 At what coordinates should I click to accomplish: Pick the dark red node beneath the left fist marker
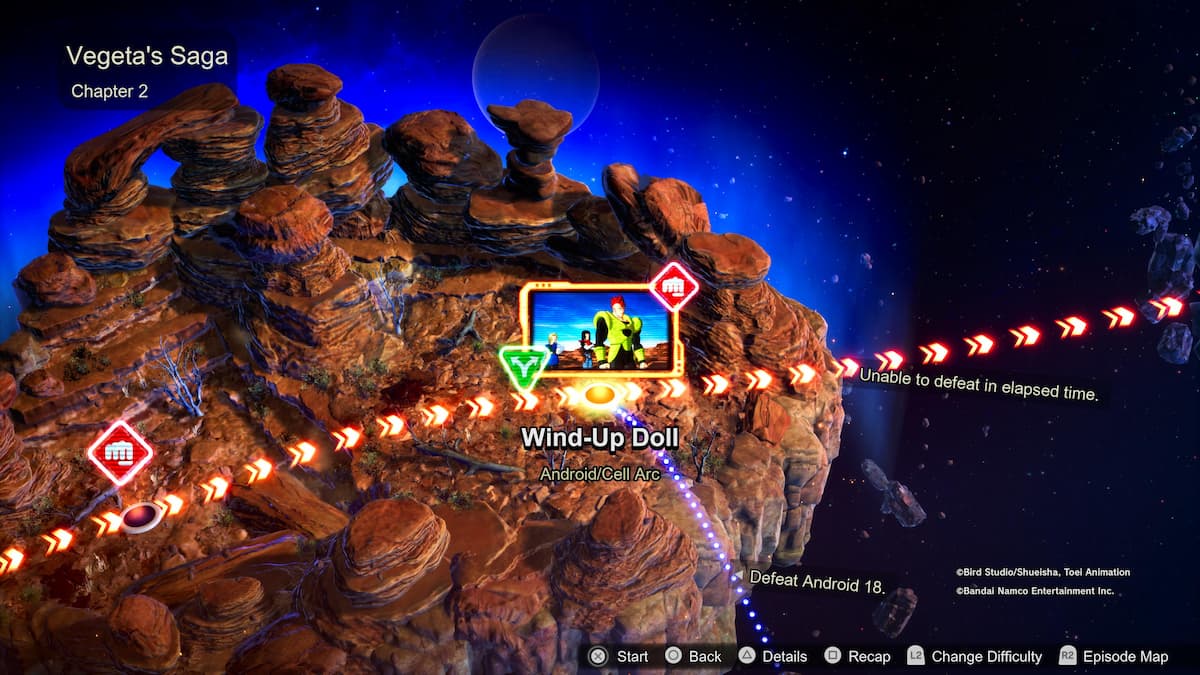click(141, 517)
